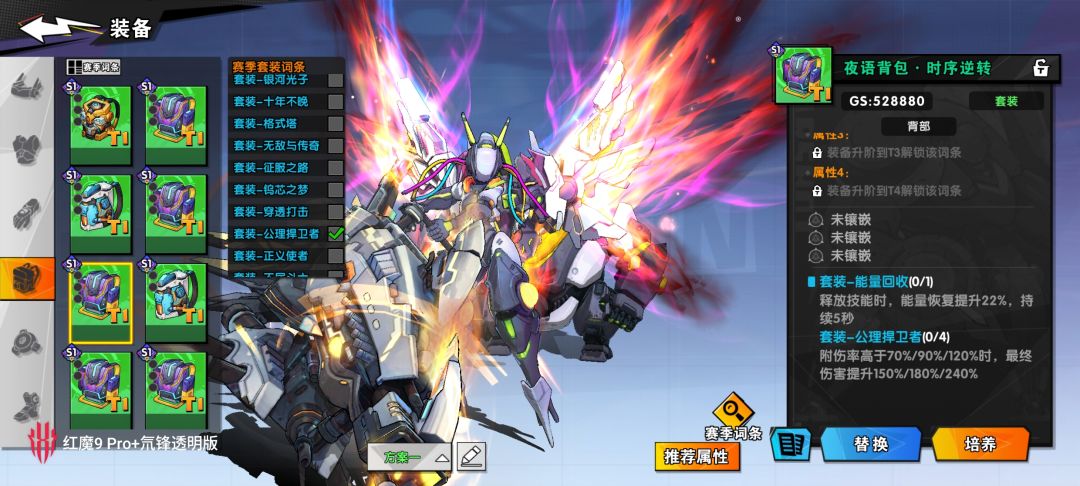Image resolution: width=1080 pixels, height=486 pixels.
Task: Uncheck the 套装-公理捍卫者 filter
Action: pos(336,234)
